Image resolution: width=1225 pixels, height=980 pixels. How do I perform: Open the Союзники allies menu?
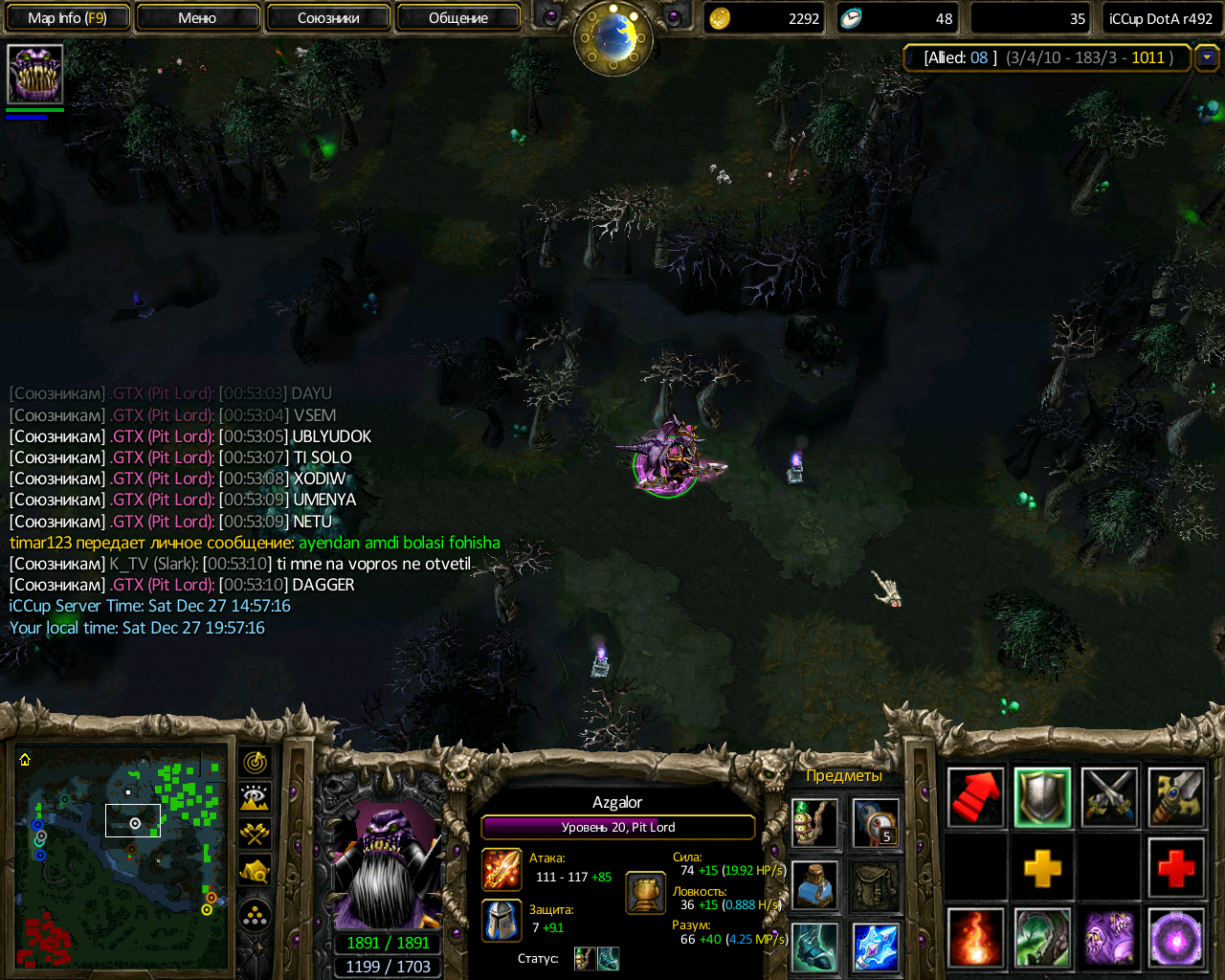[328, 18]
